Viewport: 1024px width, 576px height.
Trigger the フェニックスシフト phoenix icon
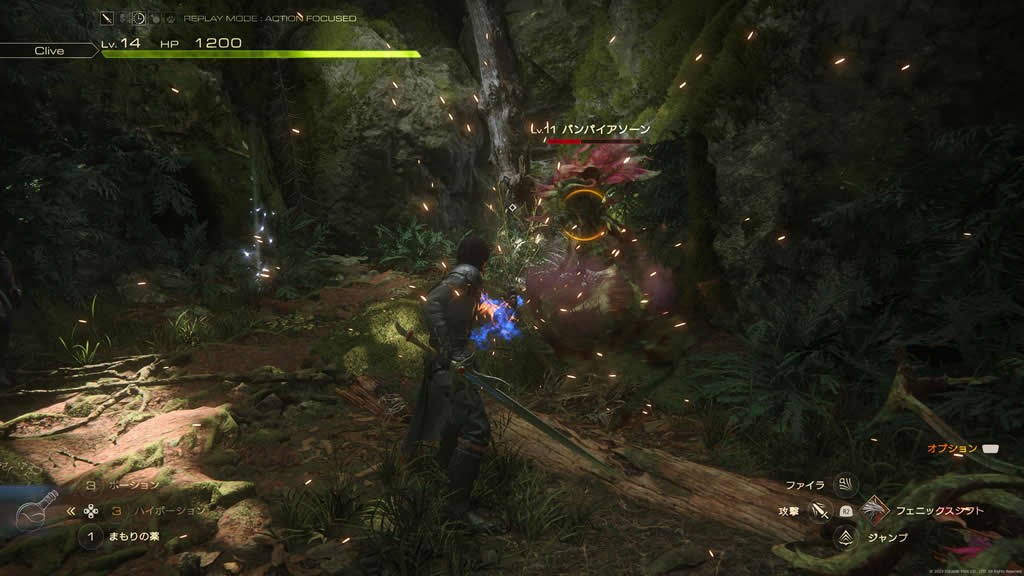coord(875,510)
